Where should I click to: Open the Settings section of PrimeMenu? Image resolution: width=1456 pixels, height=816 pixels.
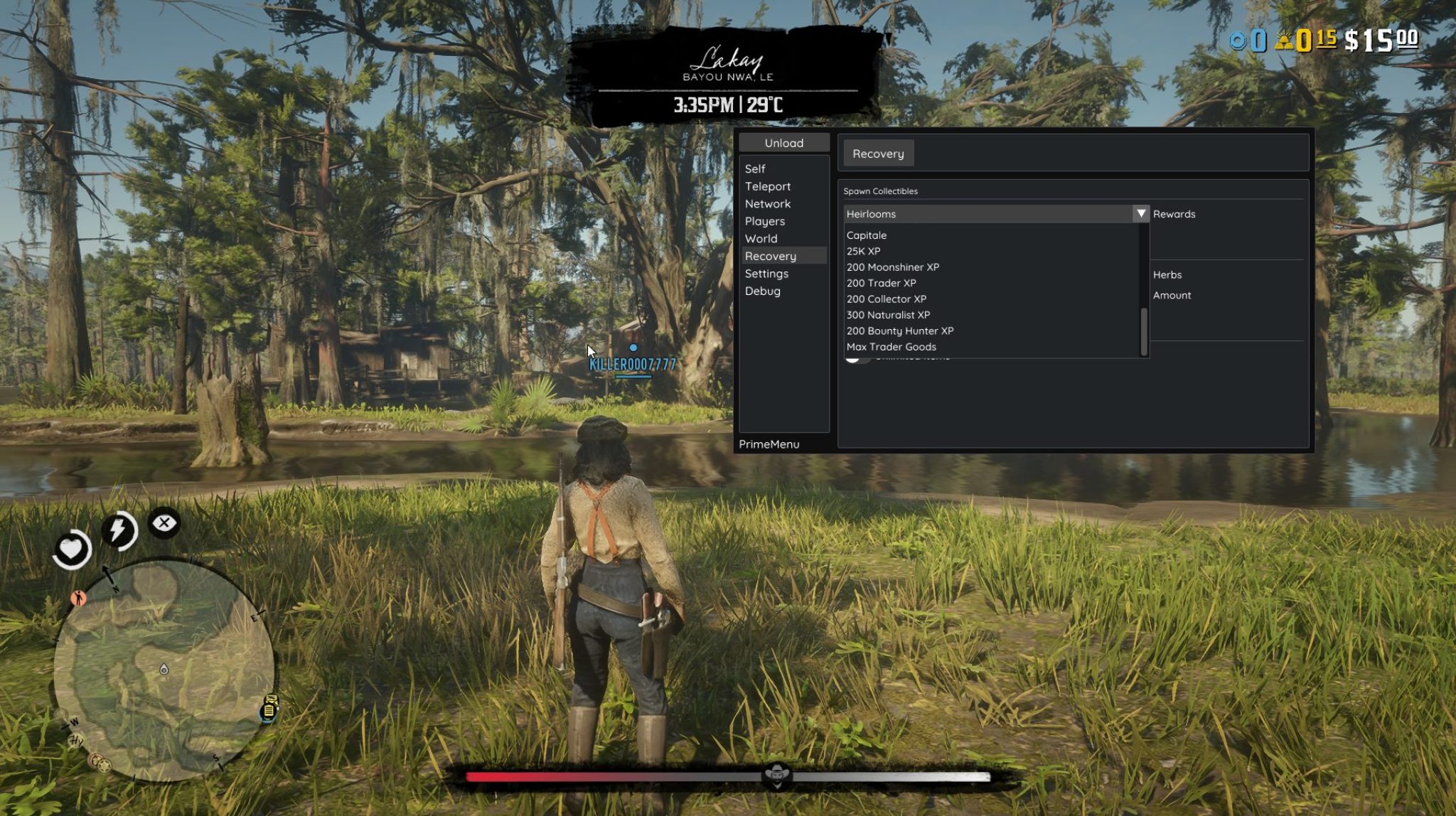766,273
